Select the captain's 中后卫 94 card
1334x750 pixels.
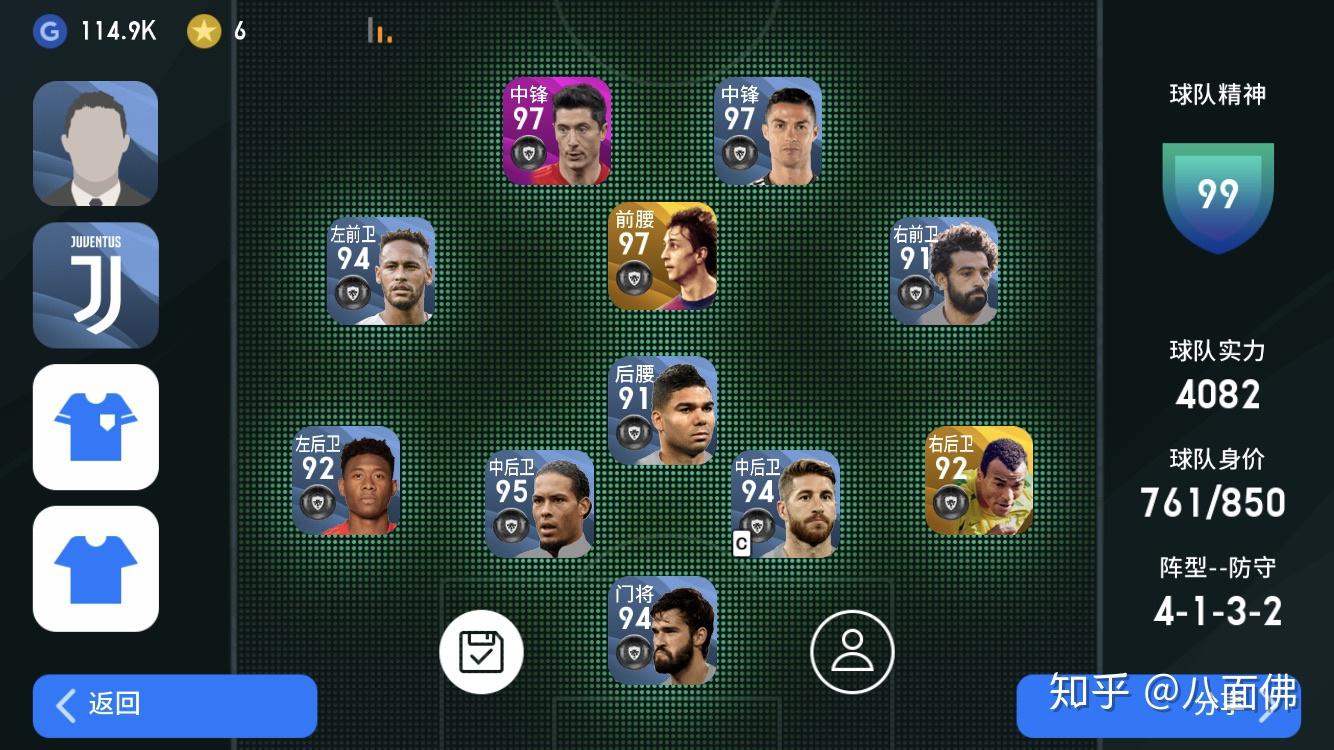[x=785, y=504]
